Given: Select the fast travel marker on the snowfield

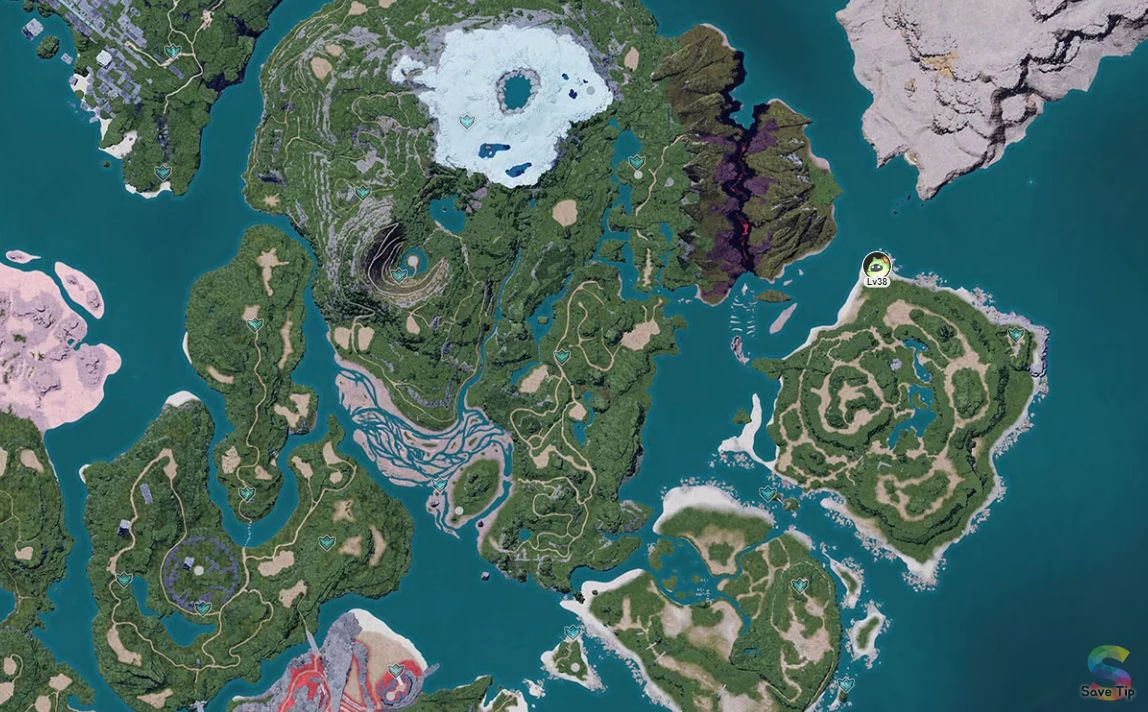Looking at the screenshot, I should pos(466,121).
